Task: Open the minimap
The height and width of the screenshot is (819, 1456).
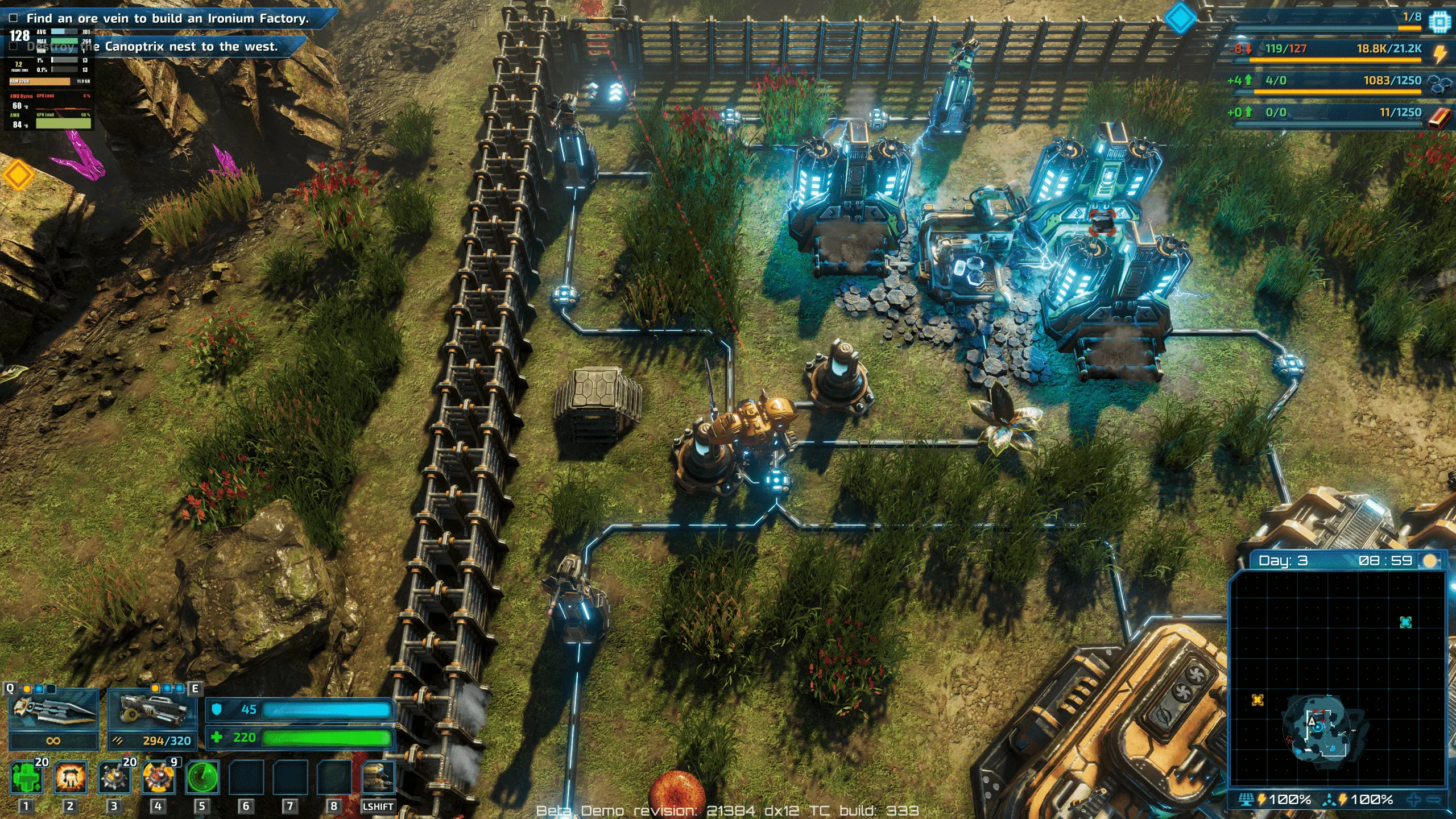Action: tap(1337, 677)
